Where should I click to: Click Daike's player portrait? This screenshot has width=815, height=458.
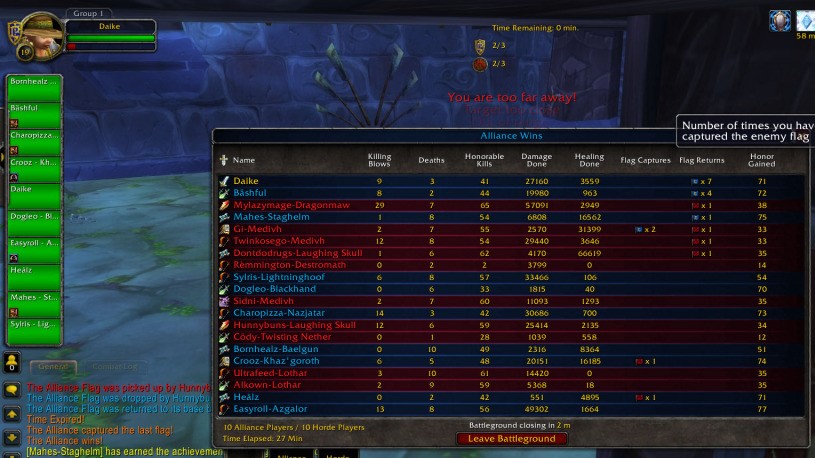click(x=40, y=38)
